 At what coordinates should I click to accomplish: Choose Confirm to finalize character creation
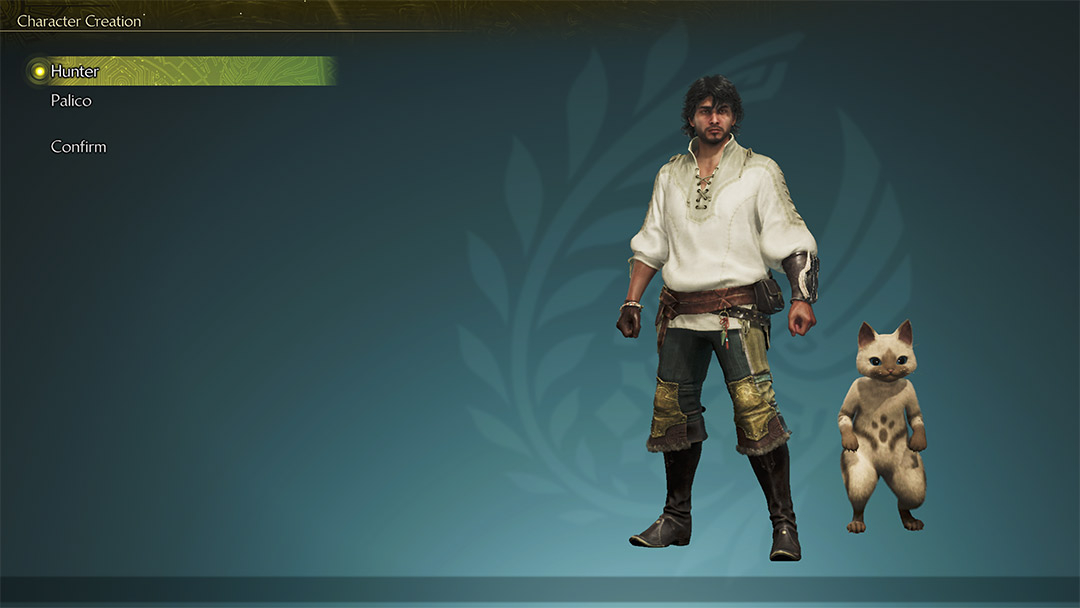[78, 147]
